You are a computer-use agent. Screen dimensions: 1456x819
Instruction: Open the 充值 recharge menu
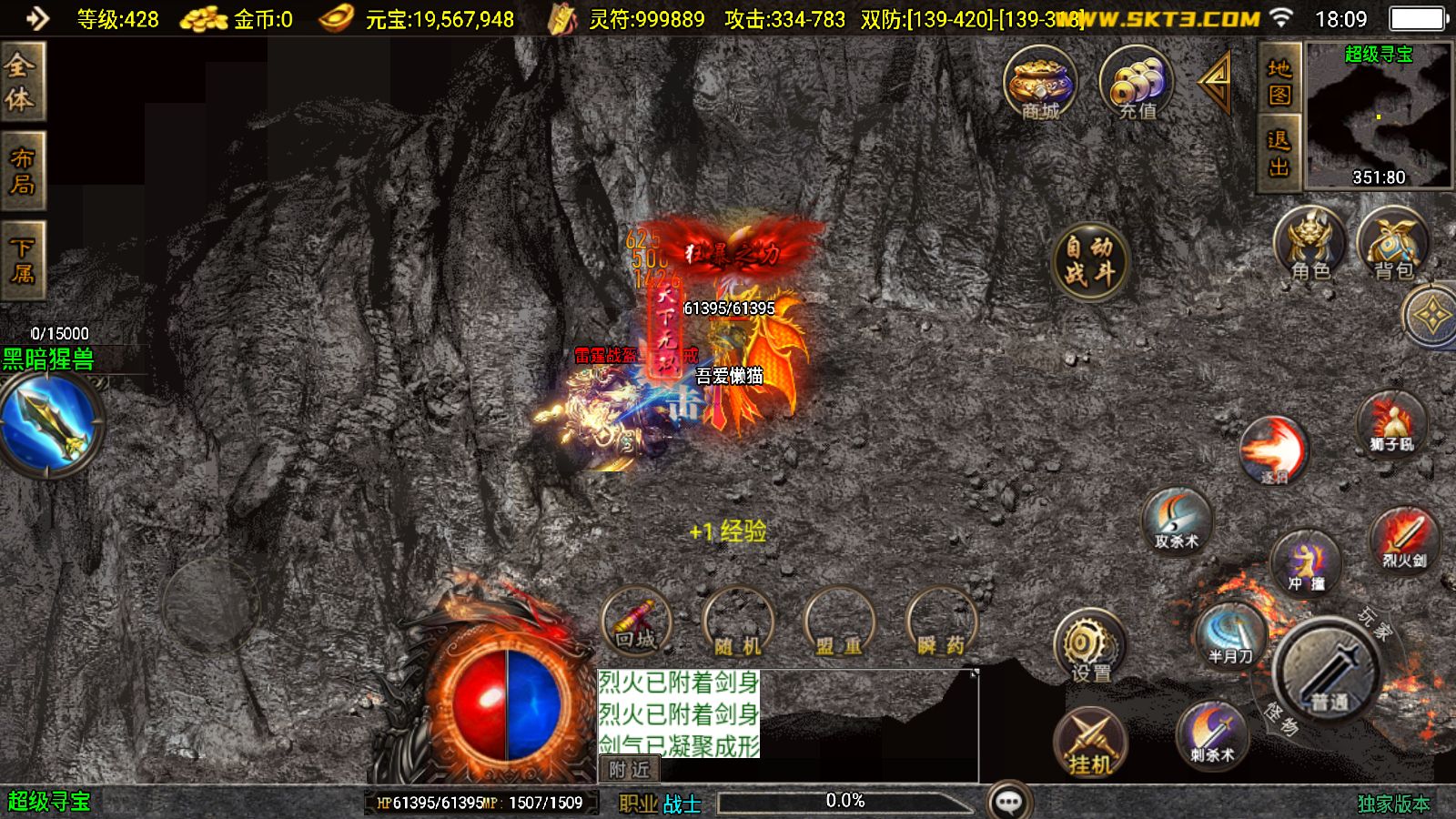coord(1137,83)
